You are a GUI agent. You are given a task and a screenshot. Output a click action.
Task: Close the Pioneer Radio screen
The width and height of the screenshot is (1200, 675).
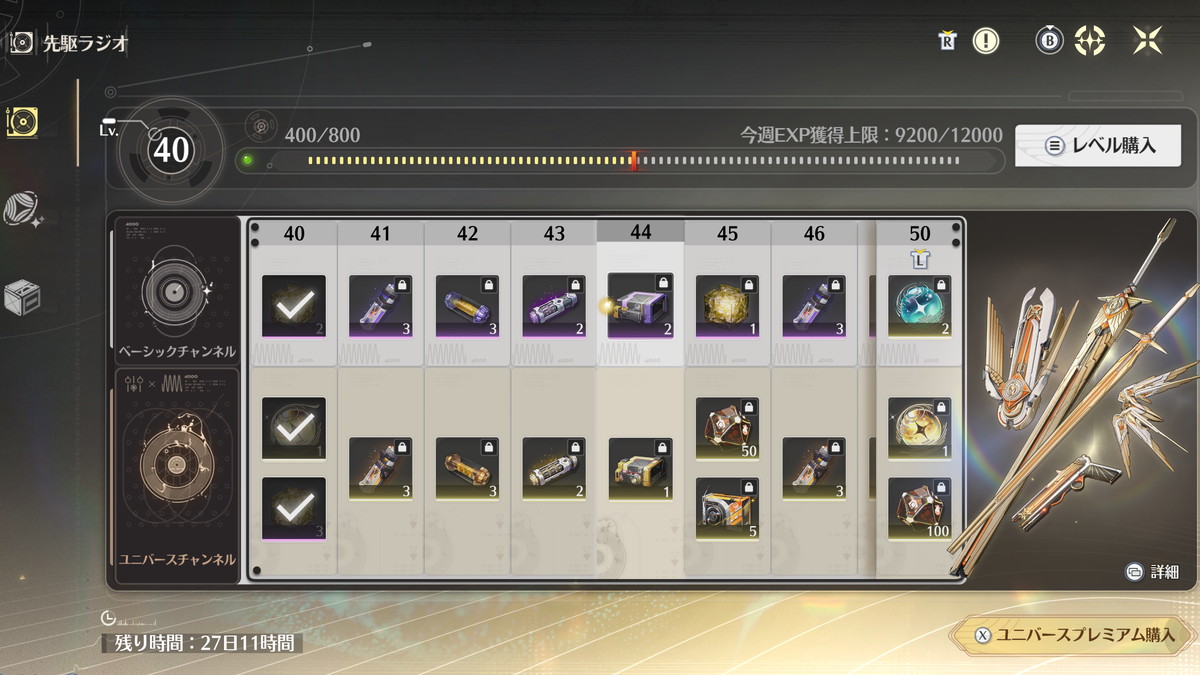tap(1147, 41)
